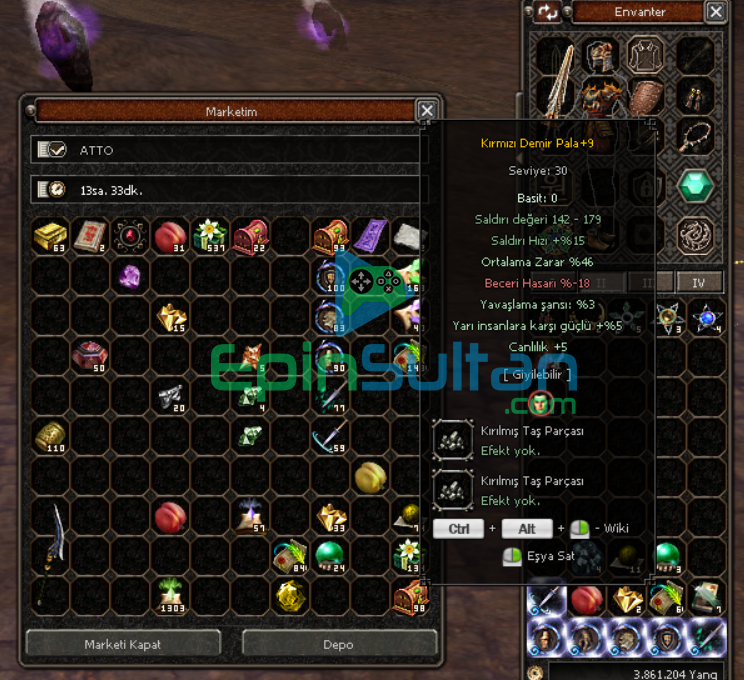The image size is (744, 680).
Task: Select the pickaxe stack of 59
Action: (x=329, y=436)
